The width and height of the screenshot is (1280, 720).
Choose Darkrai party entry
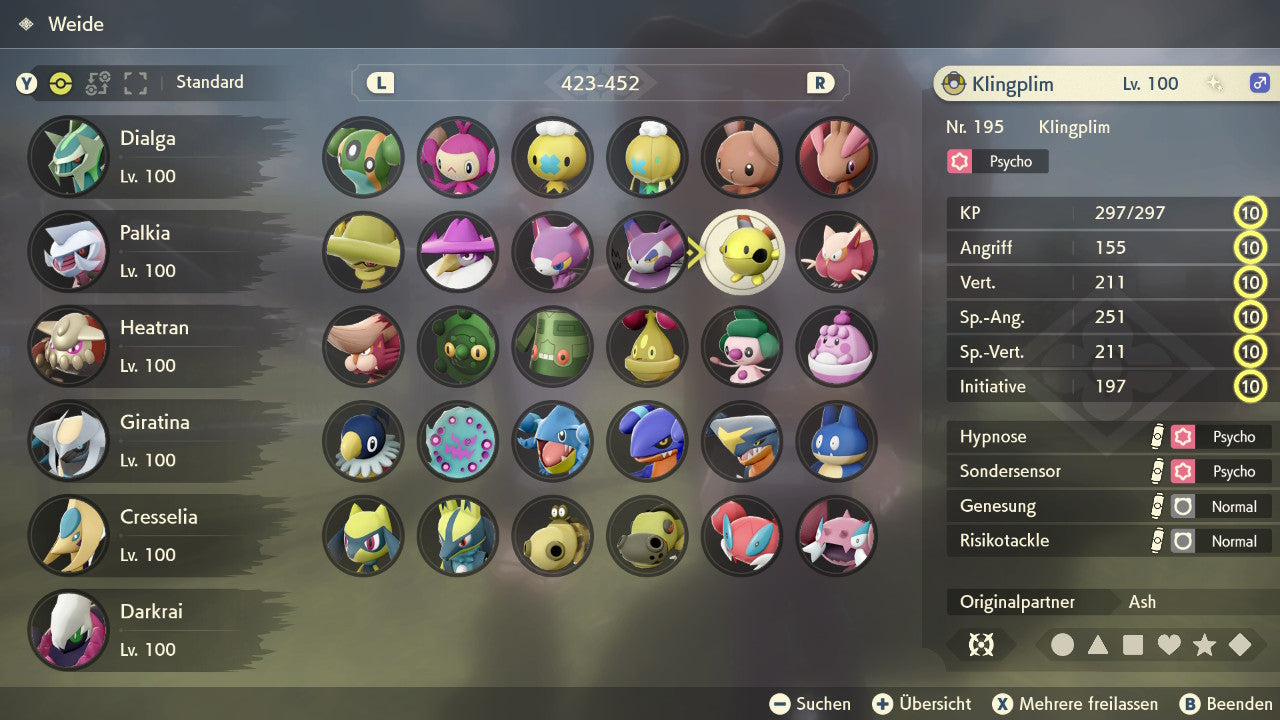(150, 629)
